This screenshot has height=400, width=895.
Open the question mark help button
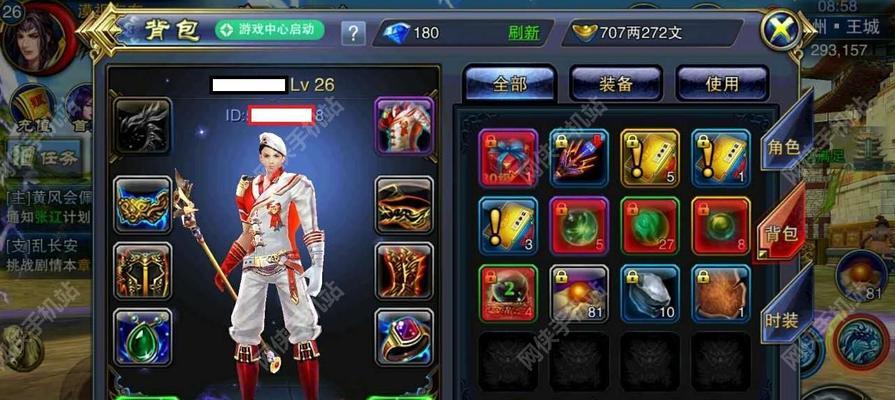click(x=353, y=33)
